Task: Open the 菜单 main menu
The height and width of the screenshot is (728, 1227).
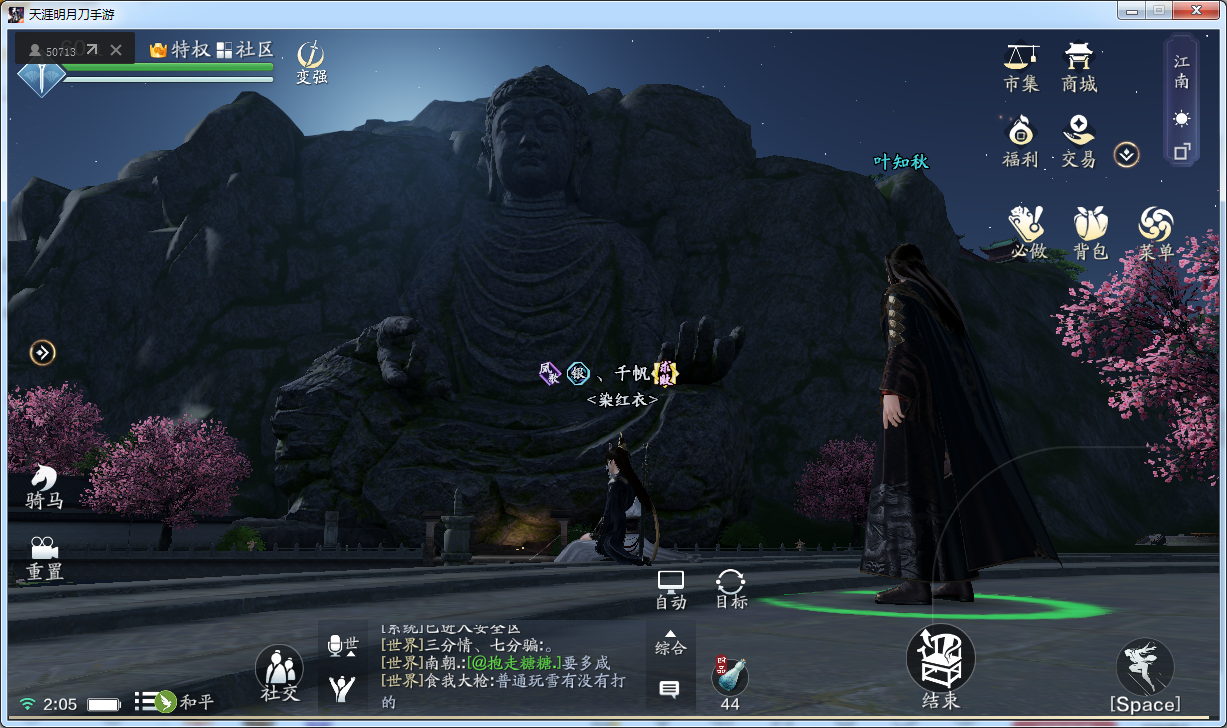Action: pyautogui.click(x=1156, y=232)
